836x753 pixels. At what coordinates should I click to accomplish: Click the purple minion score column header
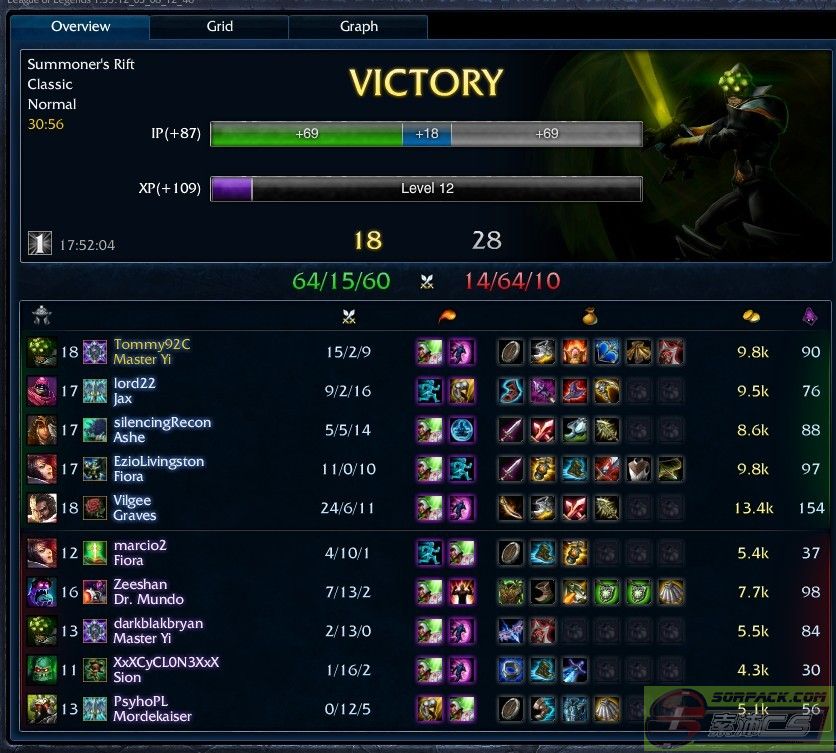[810, 316]
